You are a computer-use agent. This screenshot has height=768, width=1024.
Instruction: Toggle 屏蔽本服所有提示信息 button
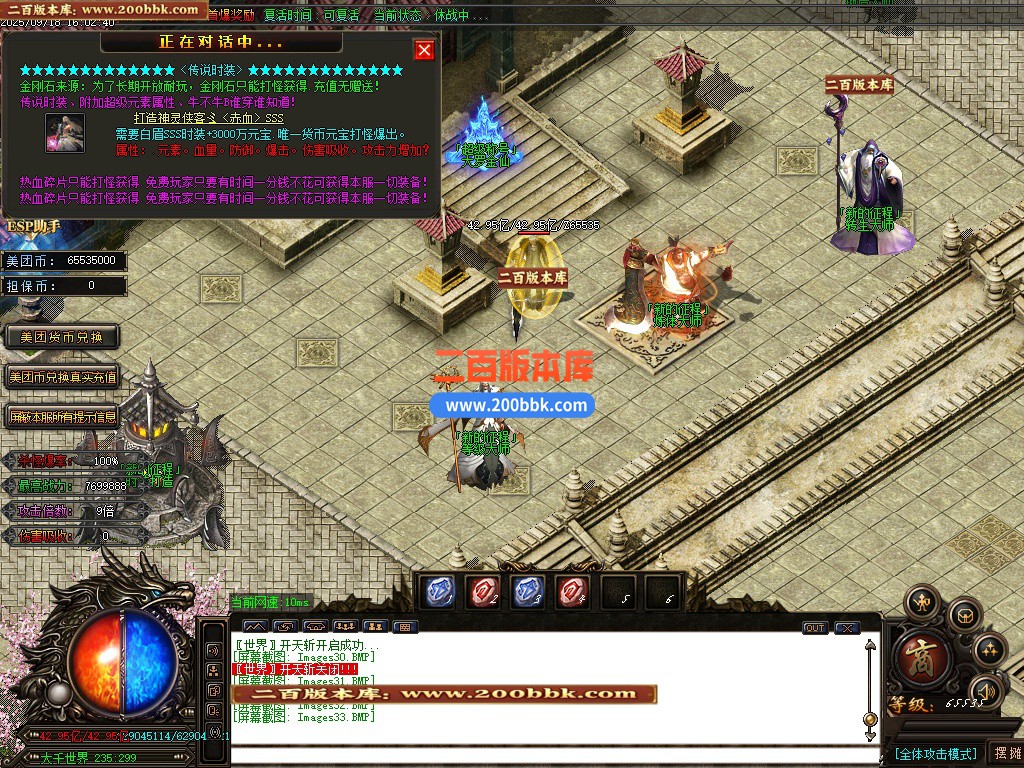(x=62, y=416)
